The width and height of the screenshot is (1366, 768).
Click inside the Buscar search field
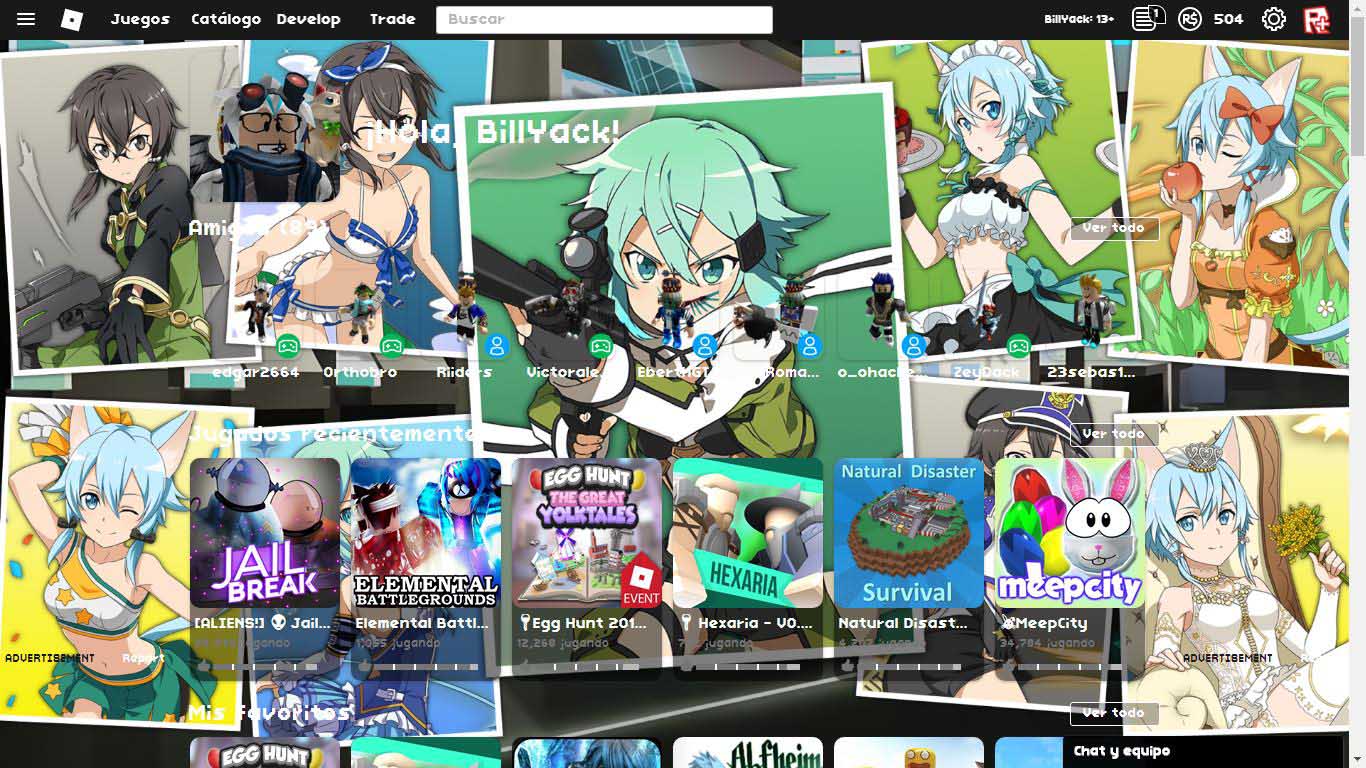[x=603, y=19]
